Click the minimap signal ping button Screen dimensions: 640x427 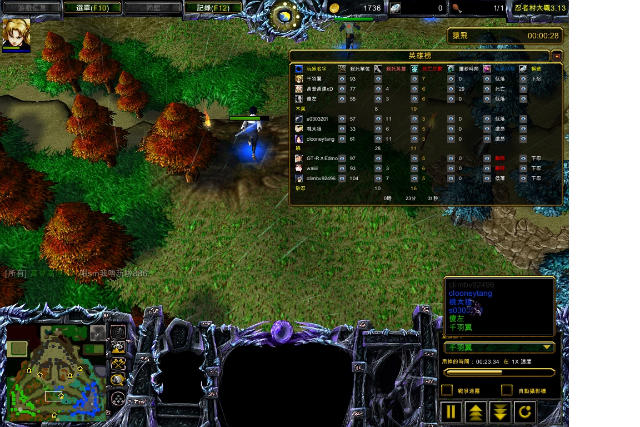(118, 333)
